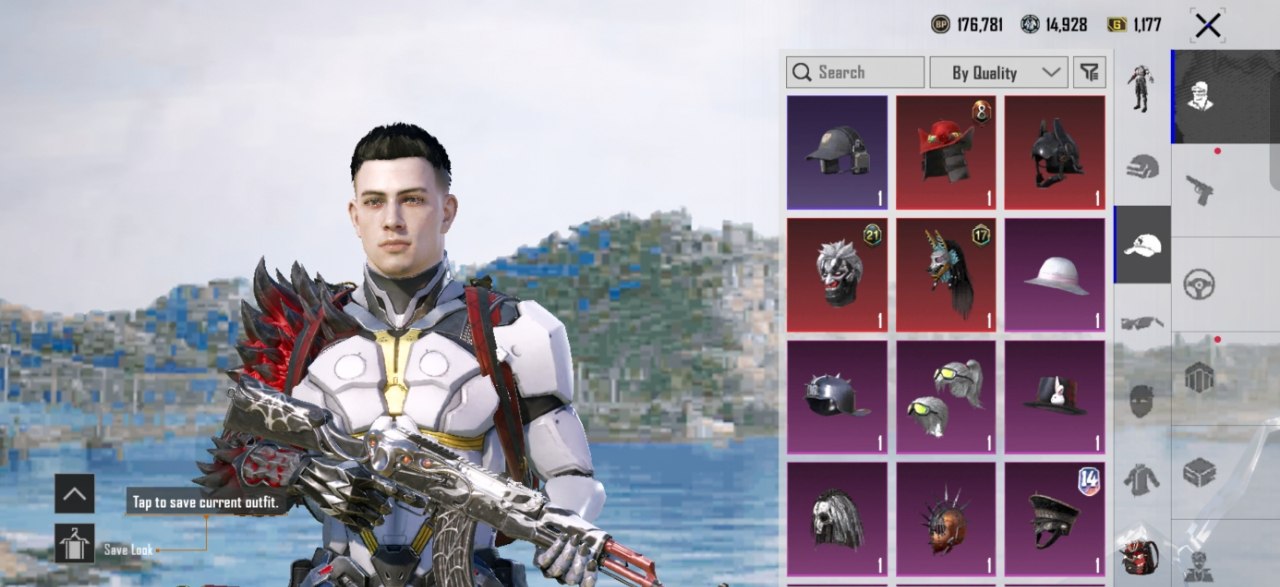Switch to the full character outfit tab
Viewport: 1280px width, 587px height.
[x=1141, y=89]
